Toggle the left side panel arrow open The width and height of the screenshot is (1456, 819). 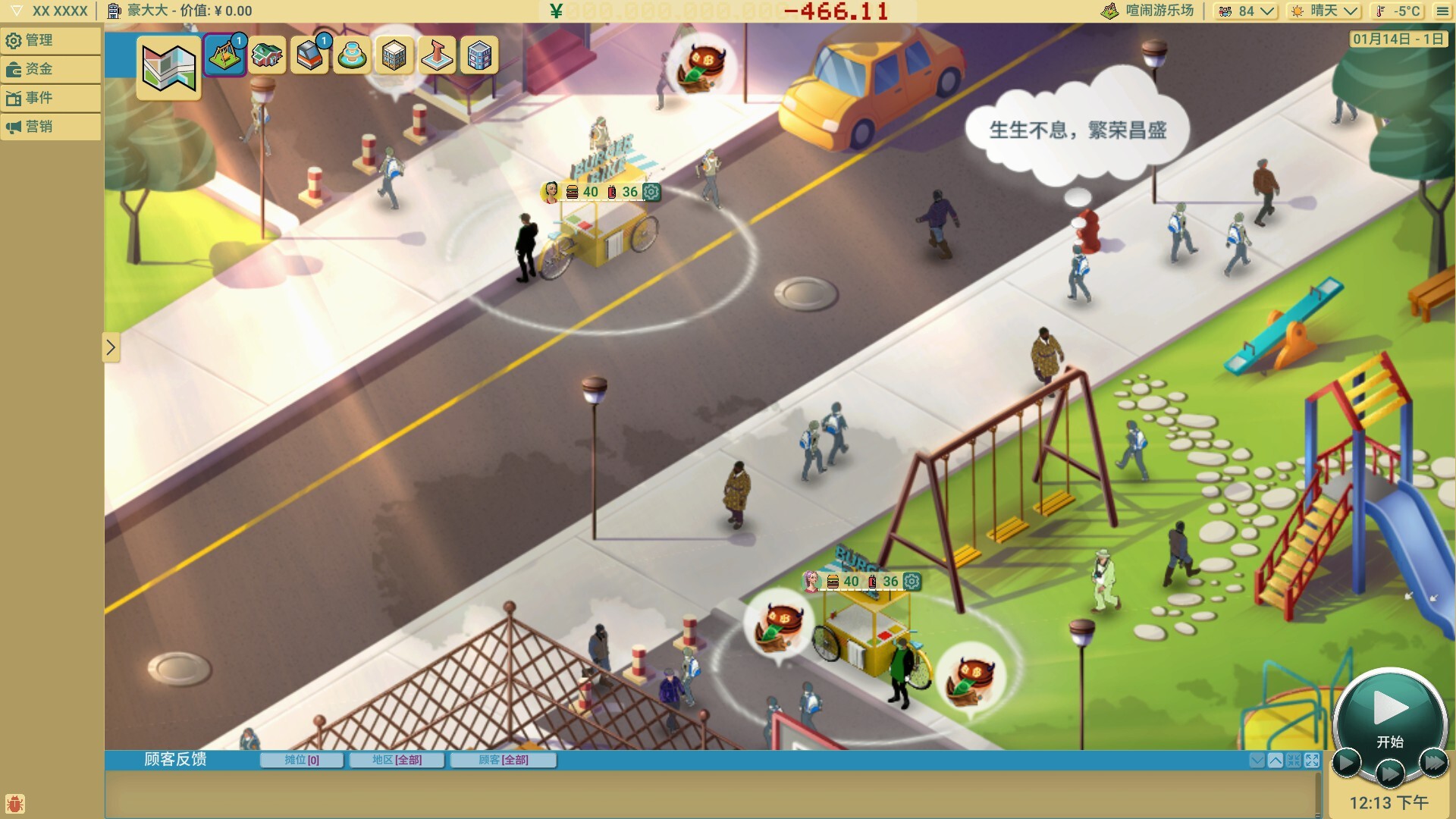pyautogui.click(x=111, y=347)
